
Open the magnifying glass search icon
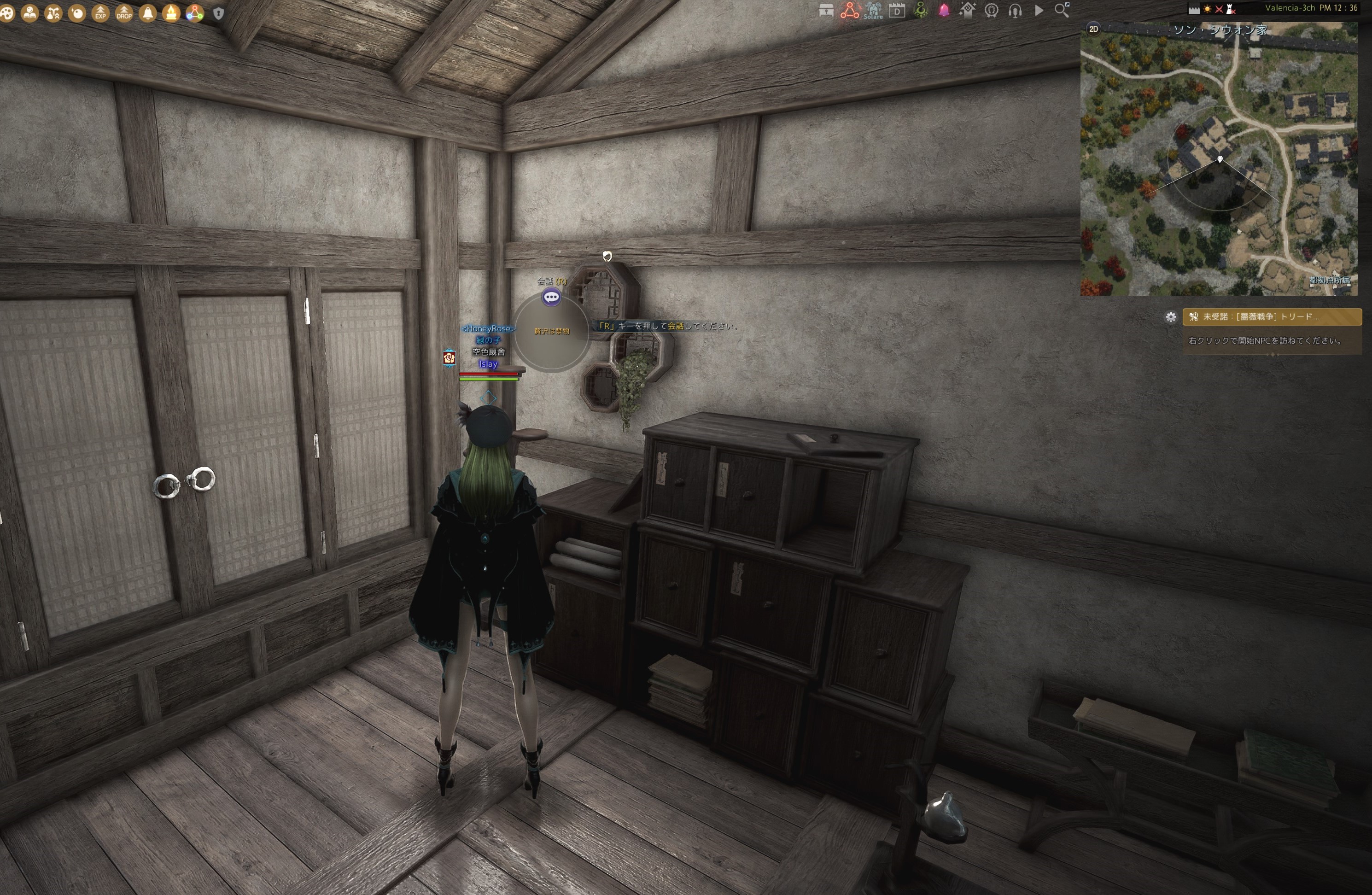[x=1062, y=11]
